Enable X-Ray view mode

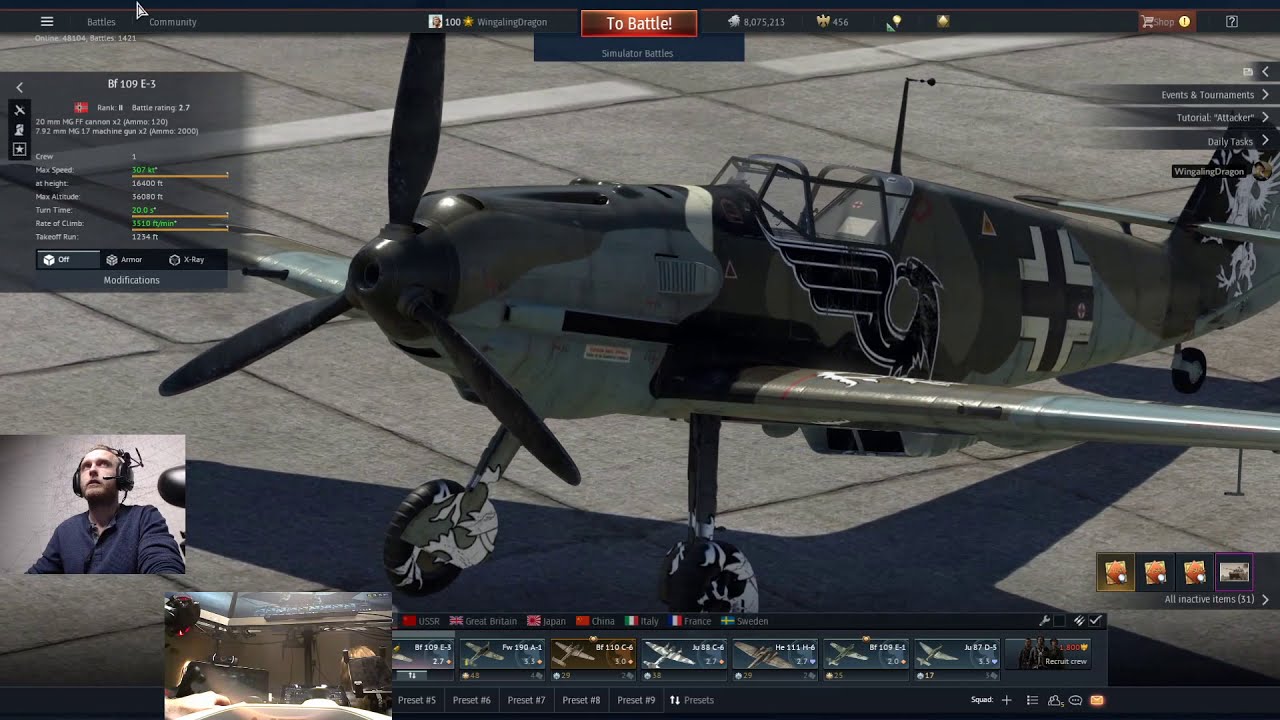[187, 260]
